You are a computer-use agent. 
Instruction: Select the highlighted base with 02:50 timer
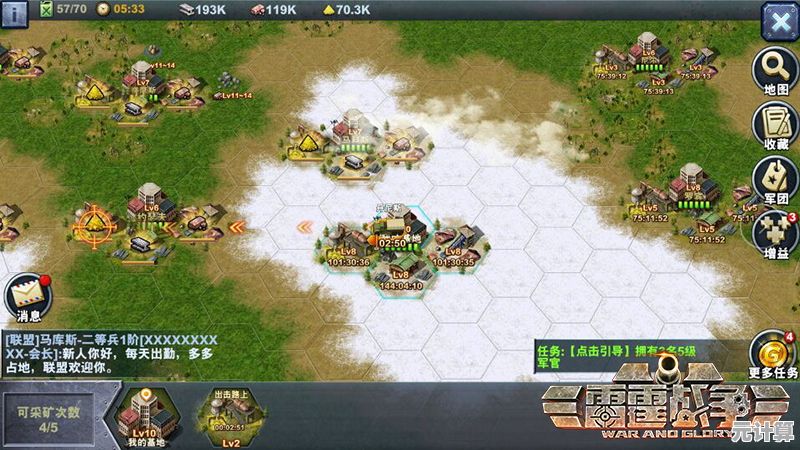coord(395,235)
